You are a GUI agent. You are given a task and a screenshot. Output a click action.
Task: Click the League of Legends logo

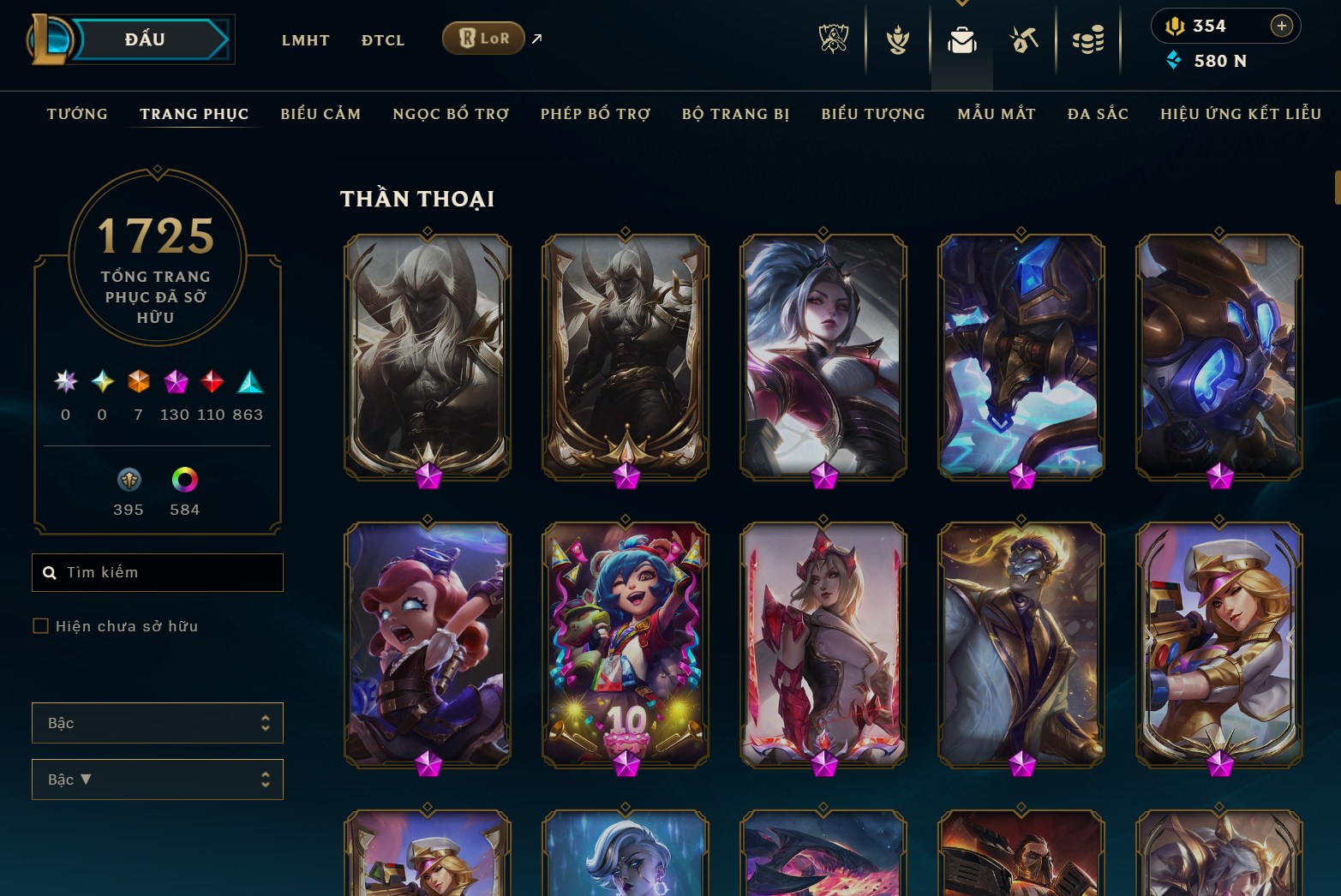[50, 39]
